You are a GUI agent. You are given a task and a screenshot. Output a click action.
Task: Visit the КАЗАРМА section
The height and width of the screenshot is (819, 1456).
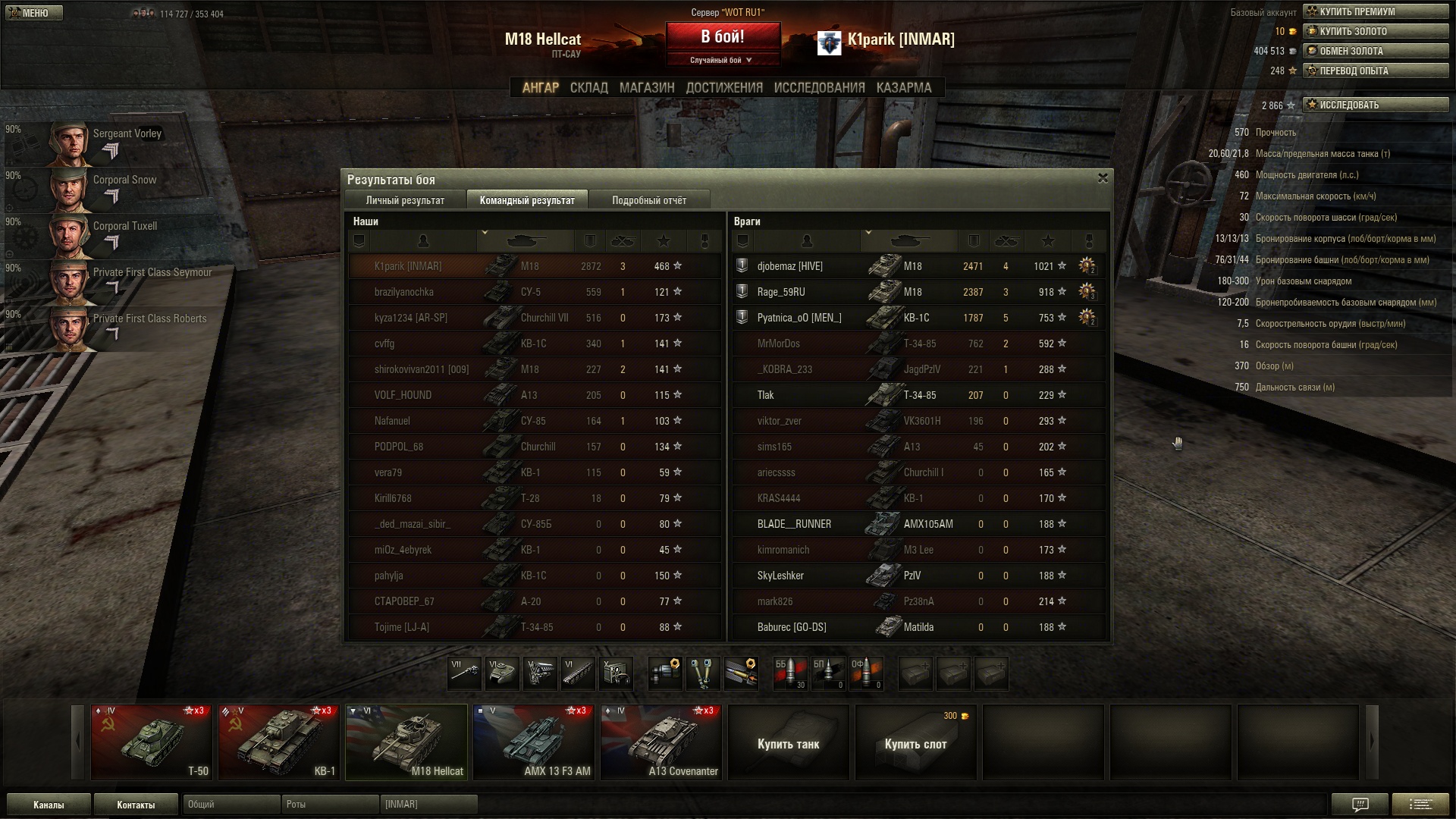pos(903,88)
